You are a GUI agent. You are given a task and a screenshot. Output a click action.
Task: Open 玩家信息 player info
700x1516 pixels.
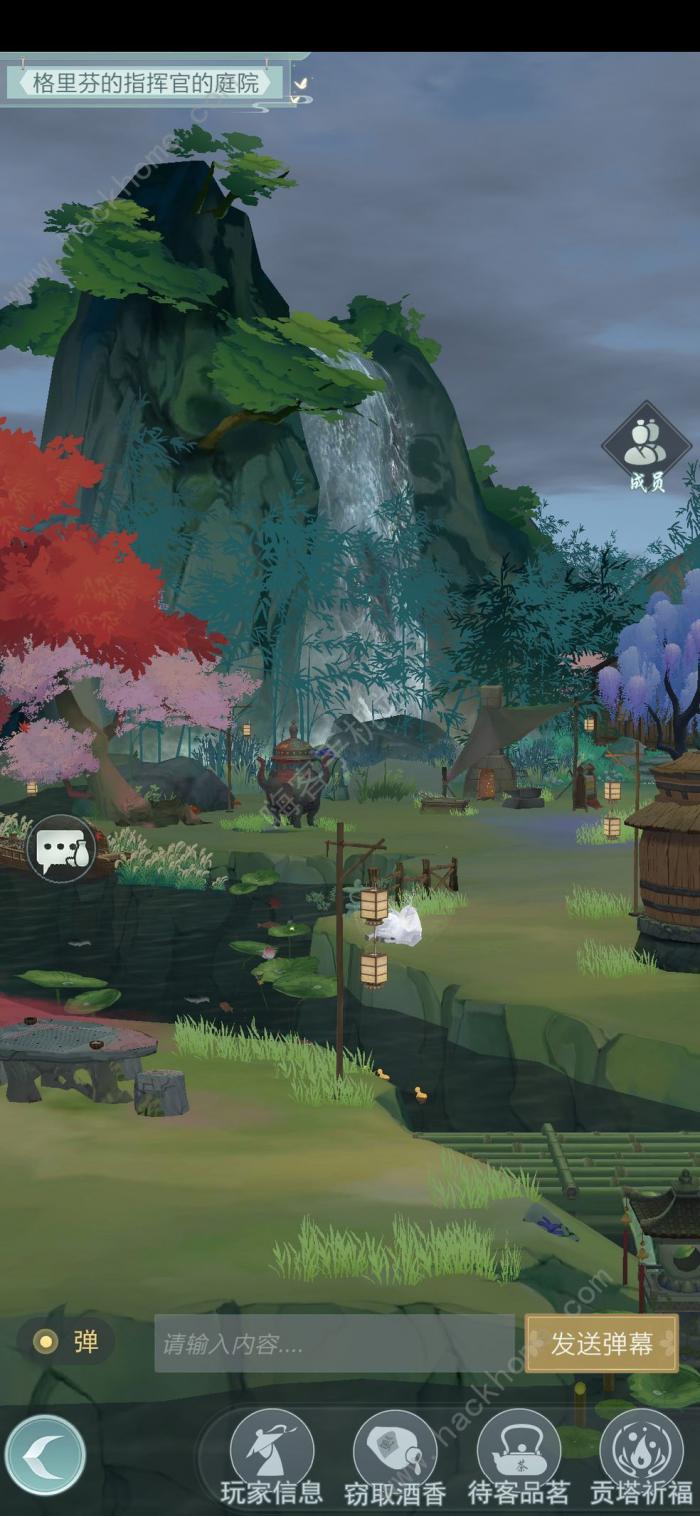(272, 1457)
